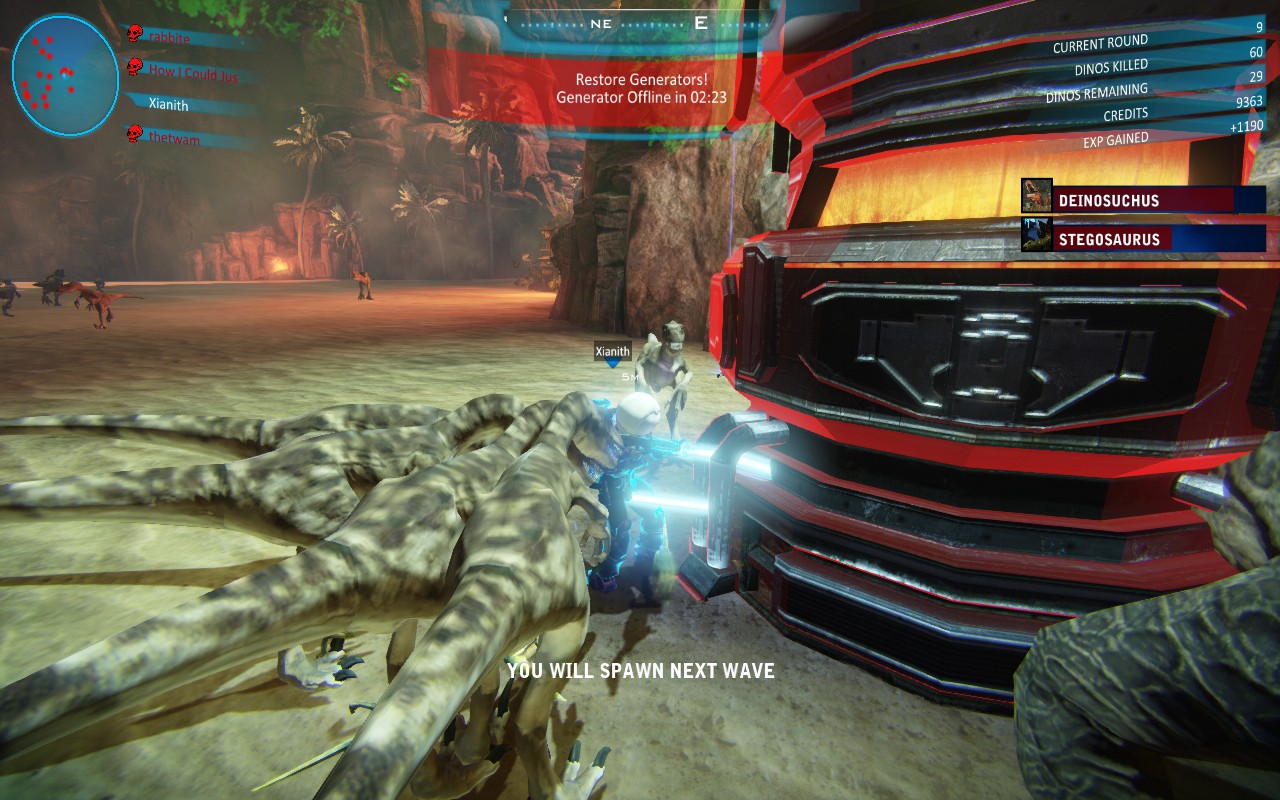Click the Stegosaurus boss portrait
The width and height of the screenshot is (1280, 800).
(1037, 235)
